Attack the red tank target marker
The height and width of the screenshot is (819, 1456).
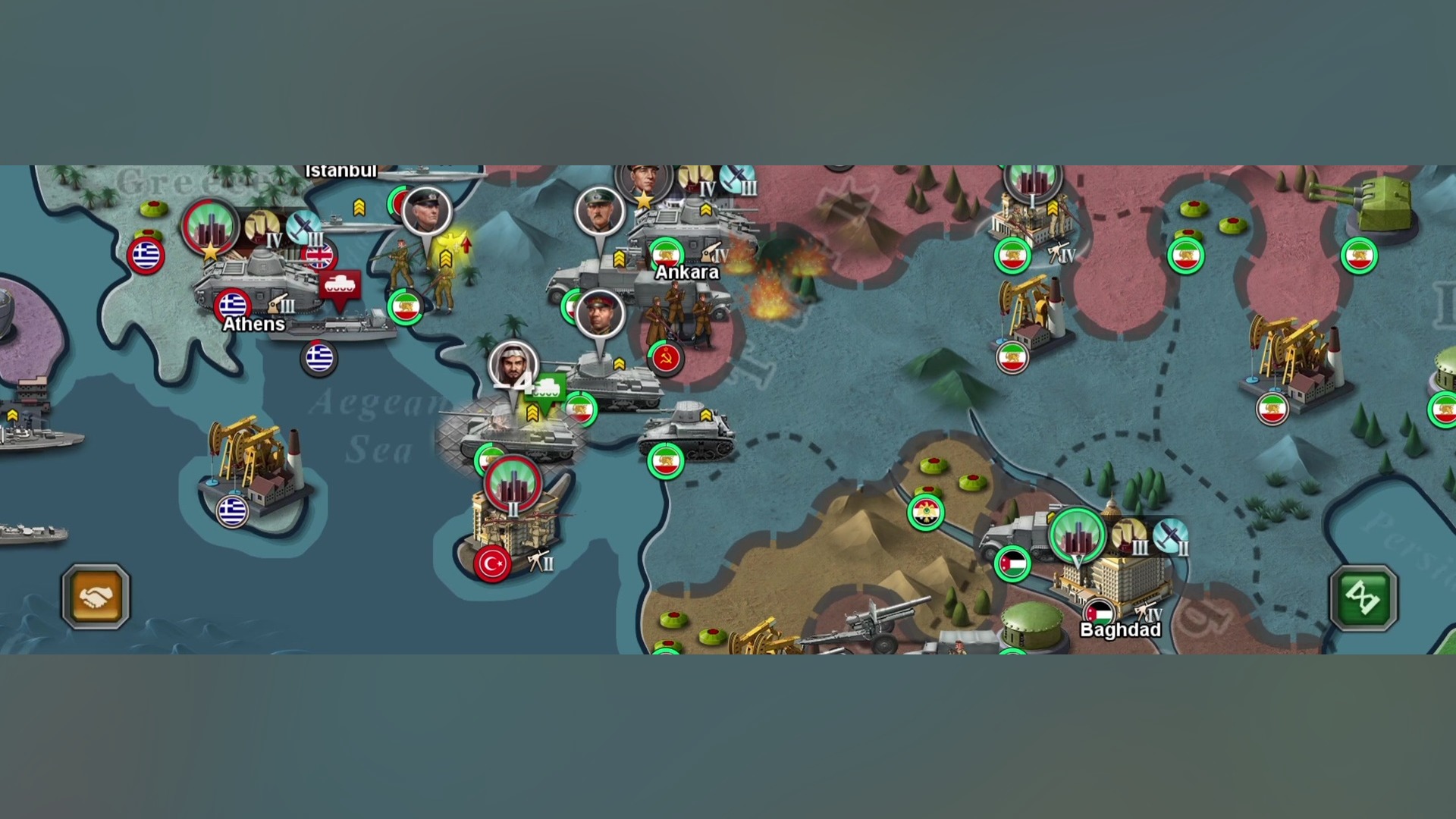[339, 287]
